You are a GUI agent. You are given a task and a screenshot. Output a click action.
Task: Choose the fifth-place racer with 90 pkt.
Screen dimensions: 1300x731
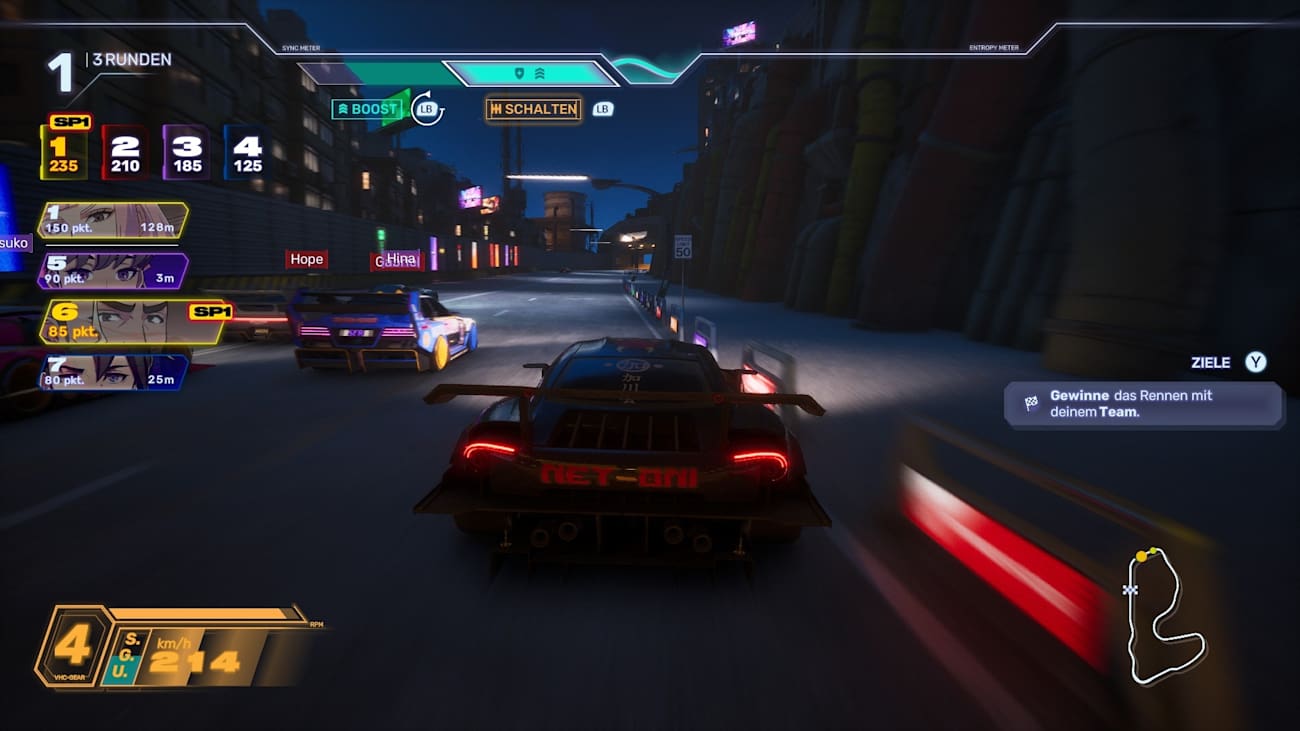[x=112, y=271]
